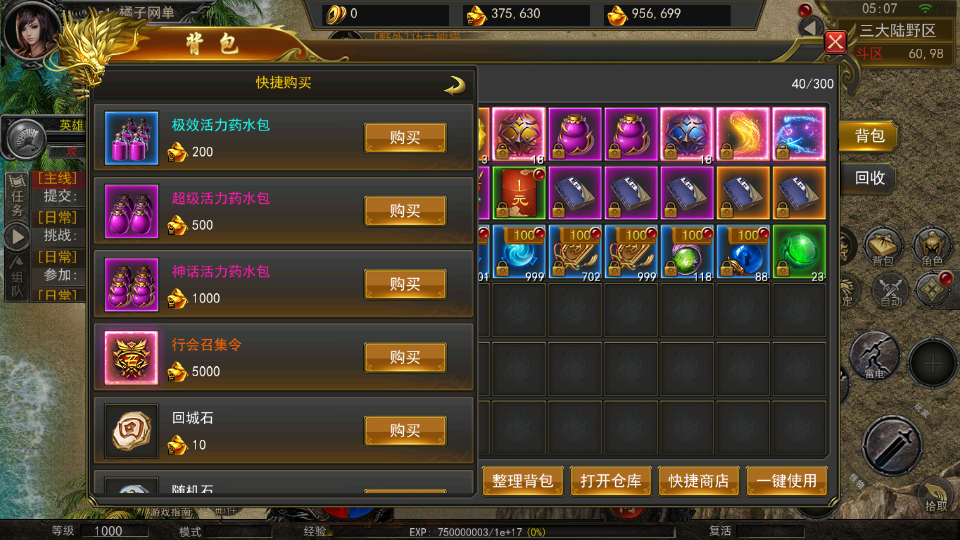
Task: Tap the 拾取 pickup button
Action: click(936, 497)
